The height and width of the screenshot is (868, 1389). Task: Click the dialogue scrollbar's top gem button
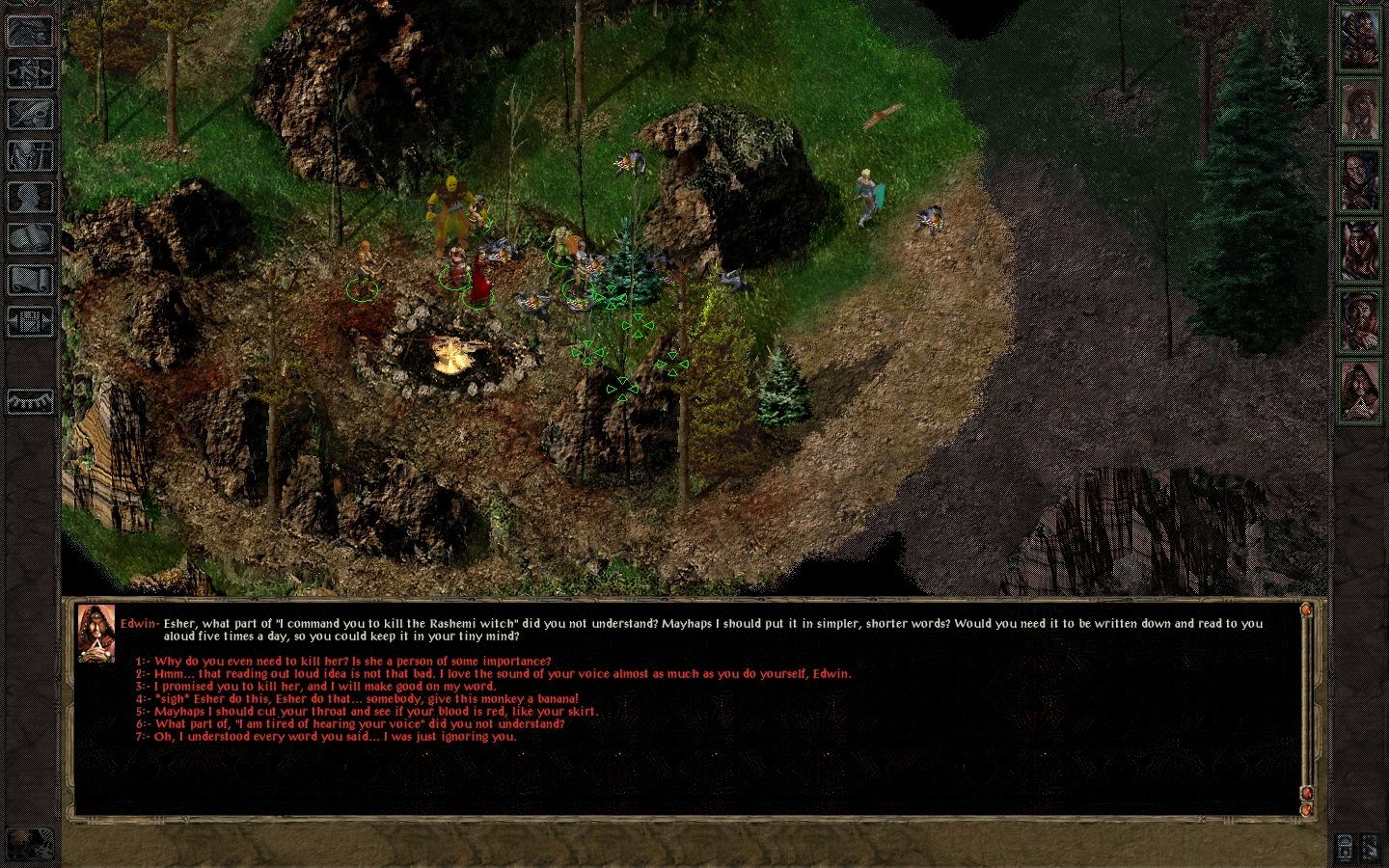(x=1306, y=610)
